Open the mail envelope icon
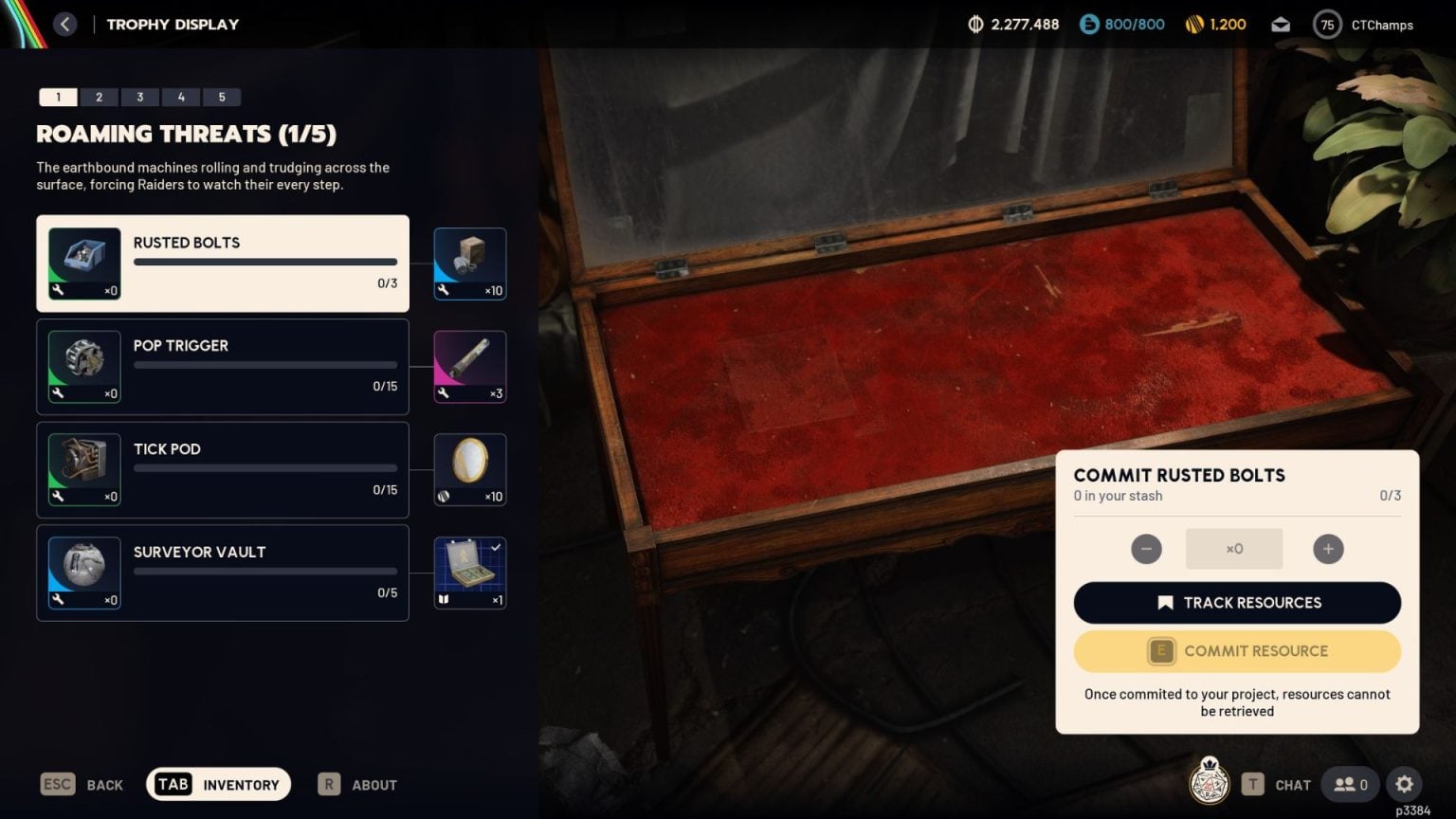 1280,24
